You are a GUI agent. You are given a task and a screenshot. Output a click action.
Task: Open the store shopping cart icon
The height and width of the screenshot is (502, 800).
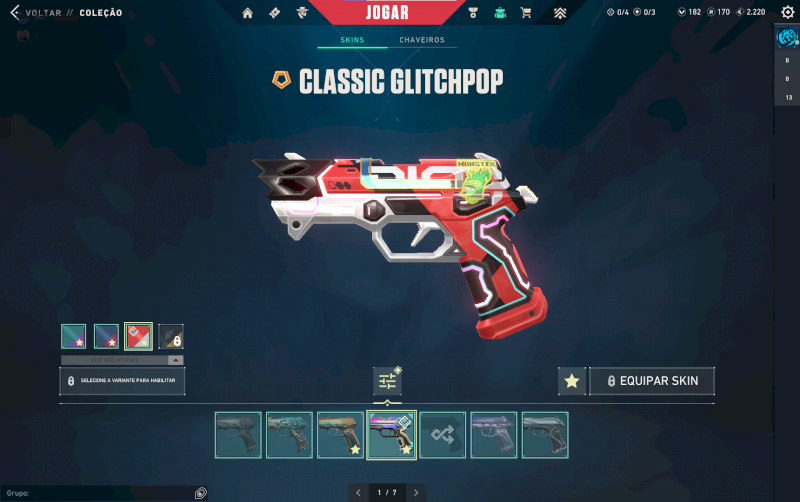pos(526,13)
